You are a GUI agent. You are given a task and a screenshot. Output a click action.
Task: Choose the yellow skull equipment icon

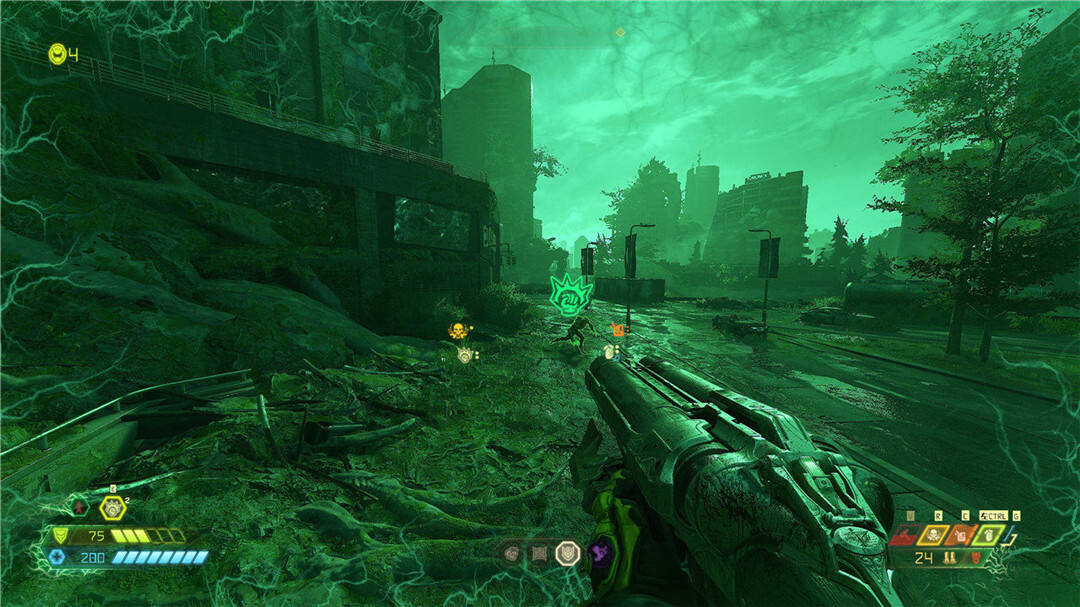[x=935, y=537]
